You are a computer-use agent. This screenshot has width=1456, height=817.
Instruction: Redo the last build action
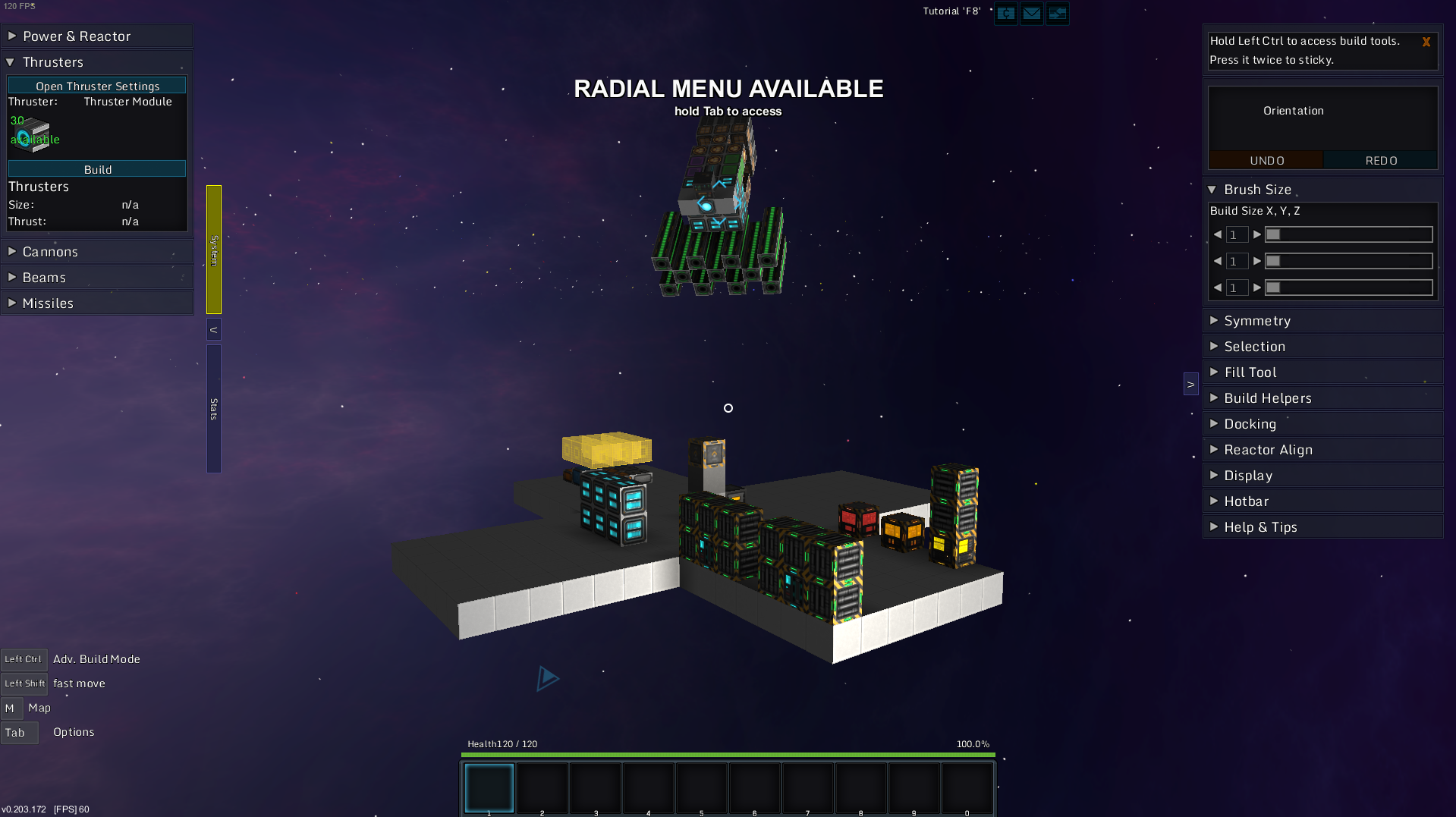pyautogui.click(x=1381, y=161)
